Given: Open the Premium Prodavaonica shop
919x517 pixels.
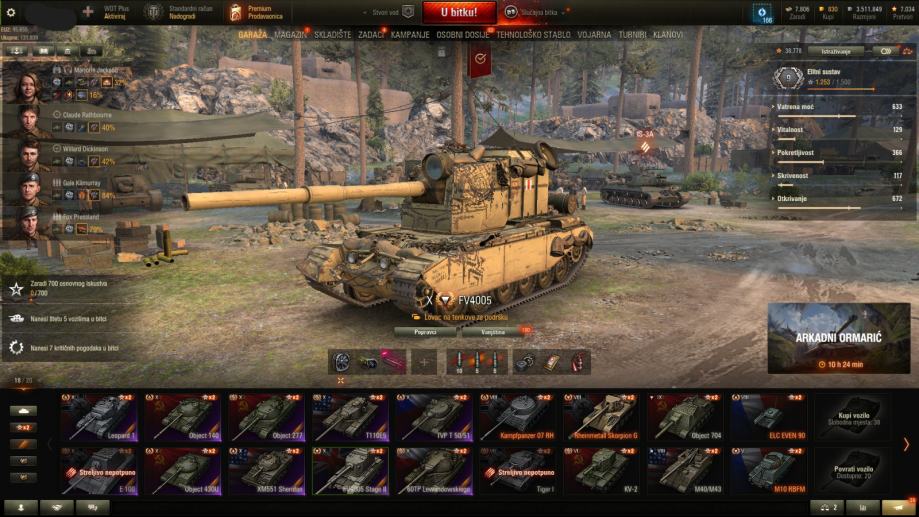Looking at the screenshot, I should point(259,12).
